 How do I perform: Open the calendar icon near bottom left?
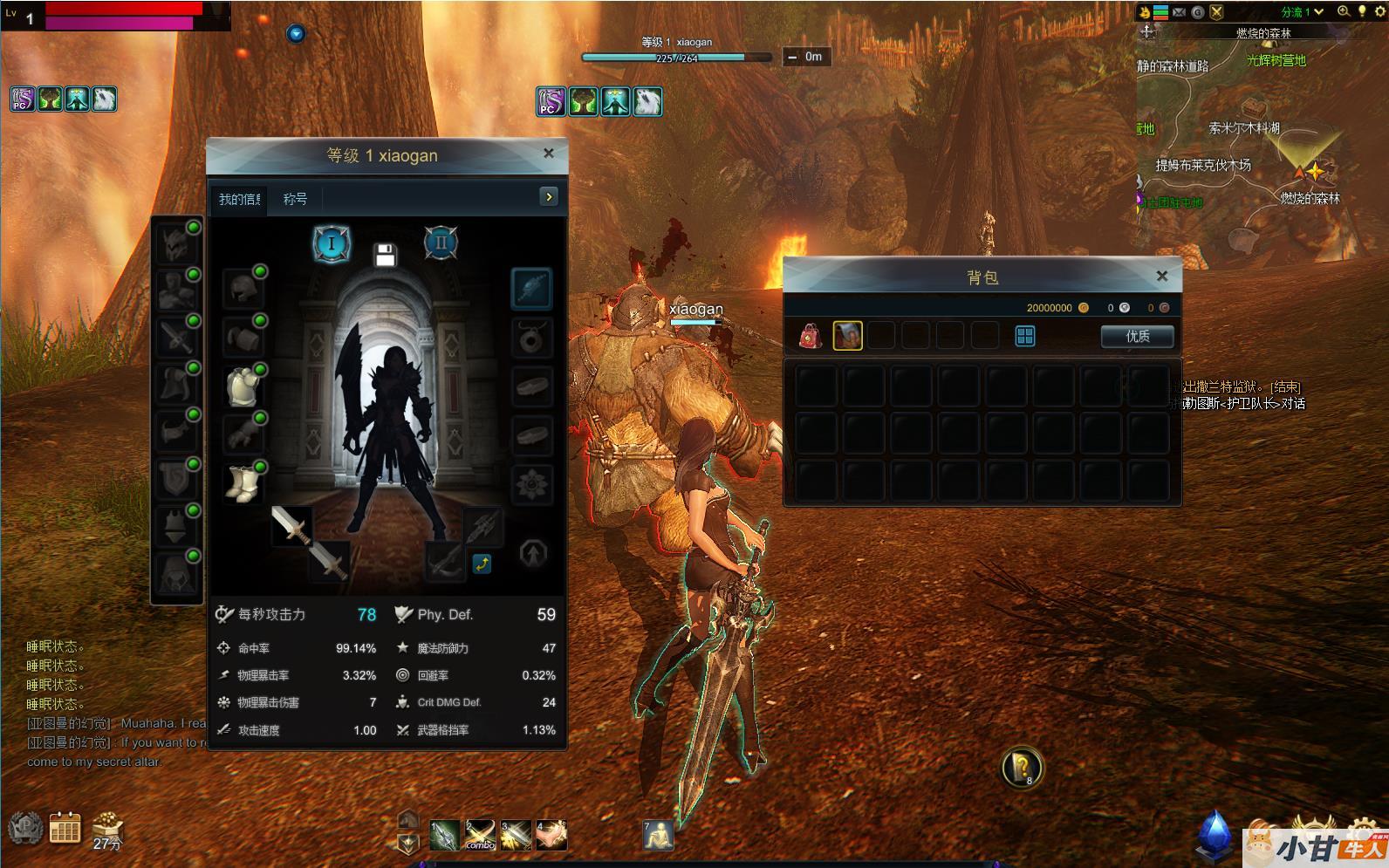(x=65, y=827)
